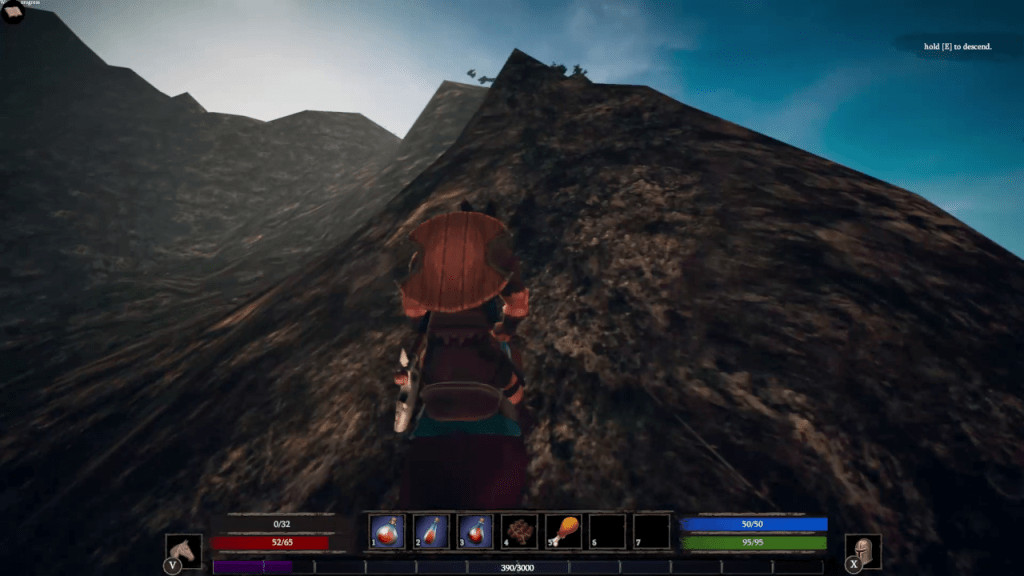Open the book icon in the corner
The image size is (1024, 576).
(12, 13)
